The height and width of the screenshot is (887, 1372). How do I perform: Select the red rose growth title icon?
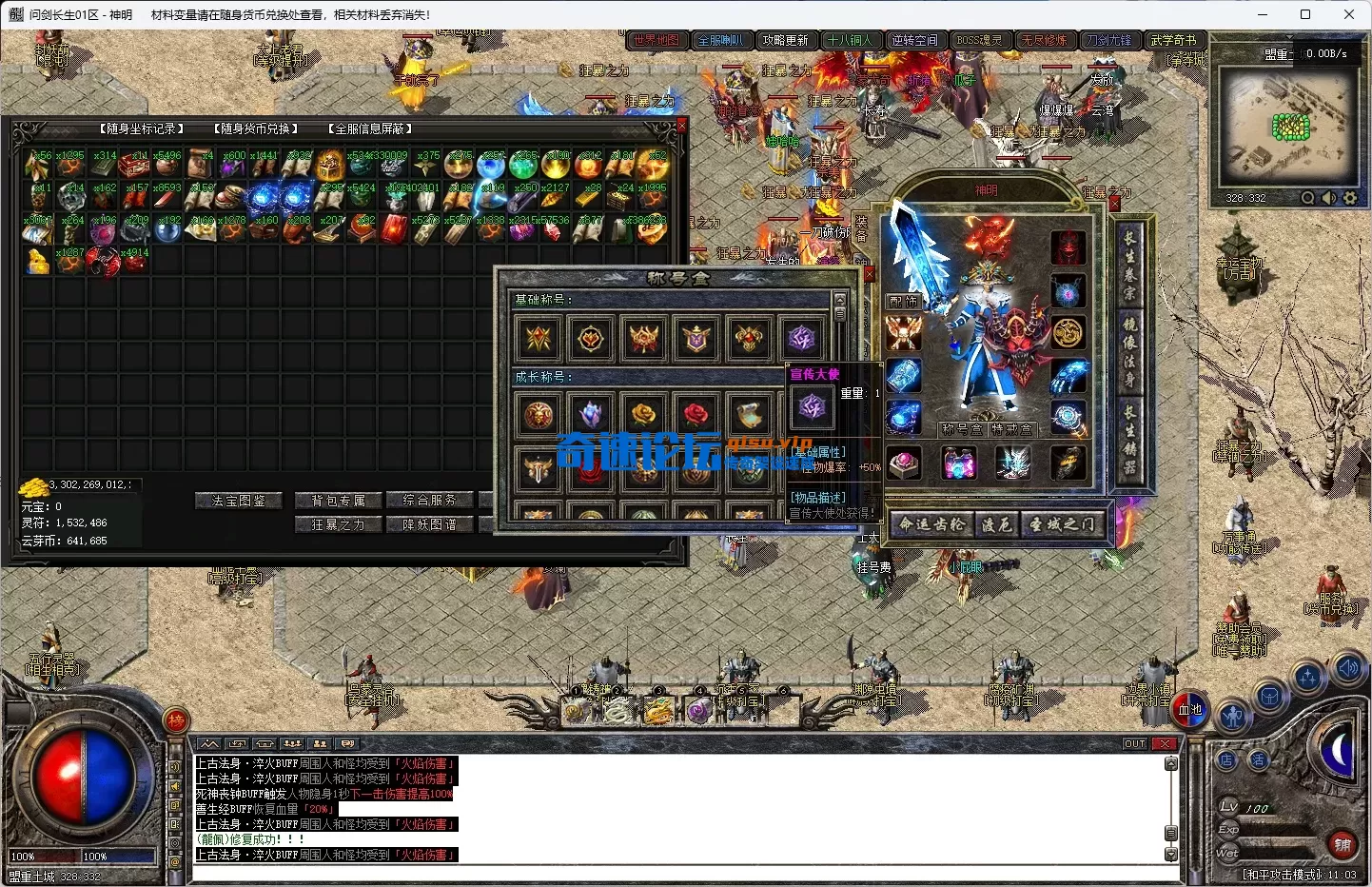click(x=696, y=414)
